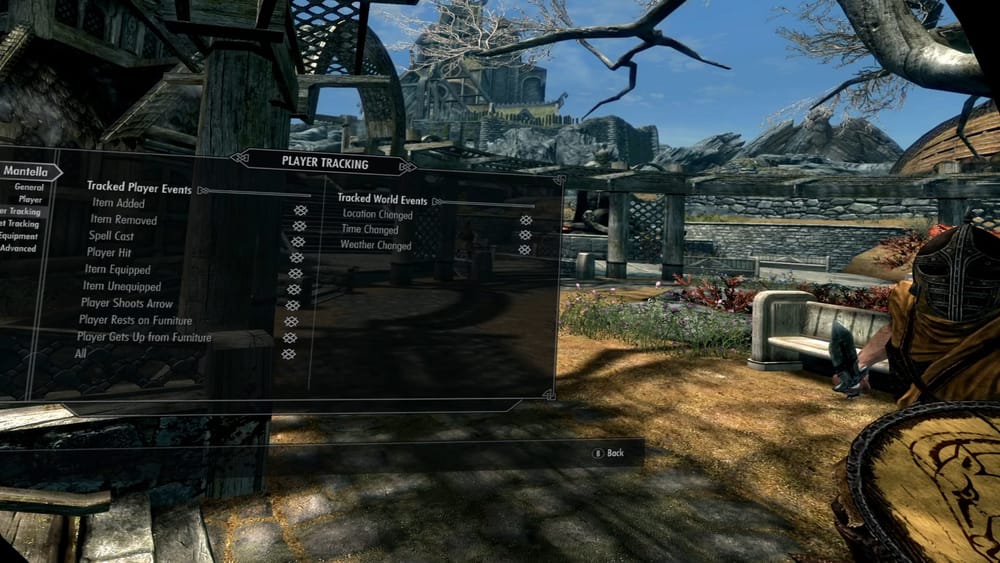Viewport: 1000px width, 563px height.
Task: Toggle Location Changed world event
Action: click(526, 220)
